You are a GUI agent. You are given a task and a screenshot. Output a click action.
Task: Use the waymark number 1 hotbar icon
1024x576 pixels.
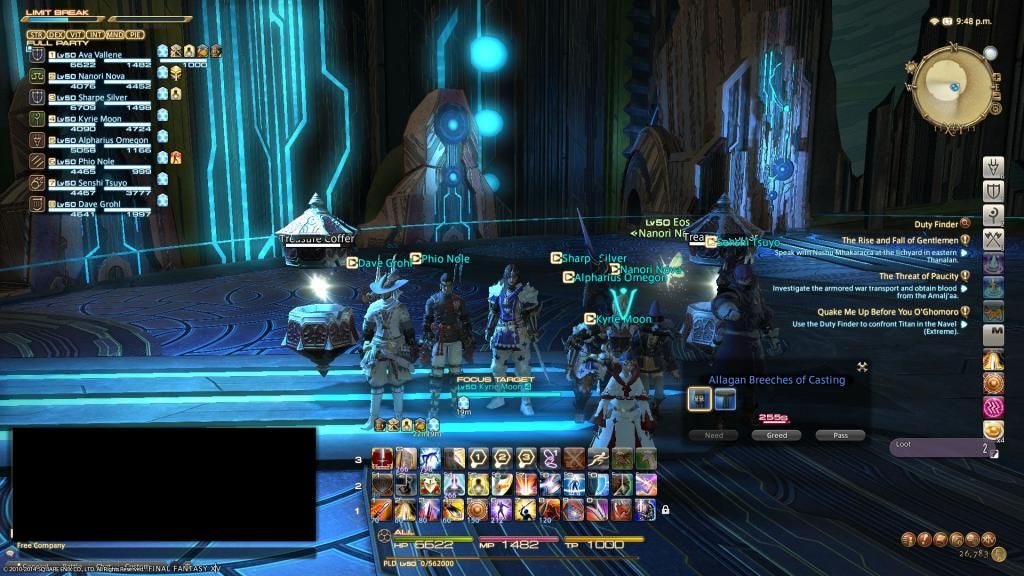click(478, 459)
